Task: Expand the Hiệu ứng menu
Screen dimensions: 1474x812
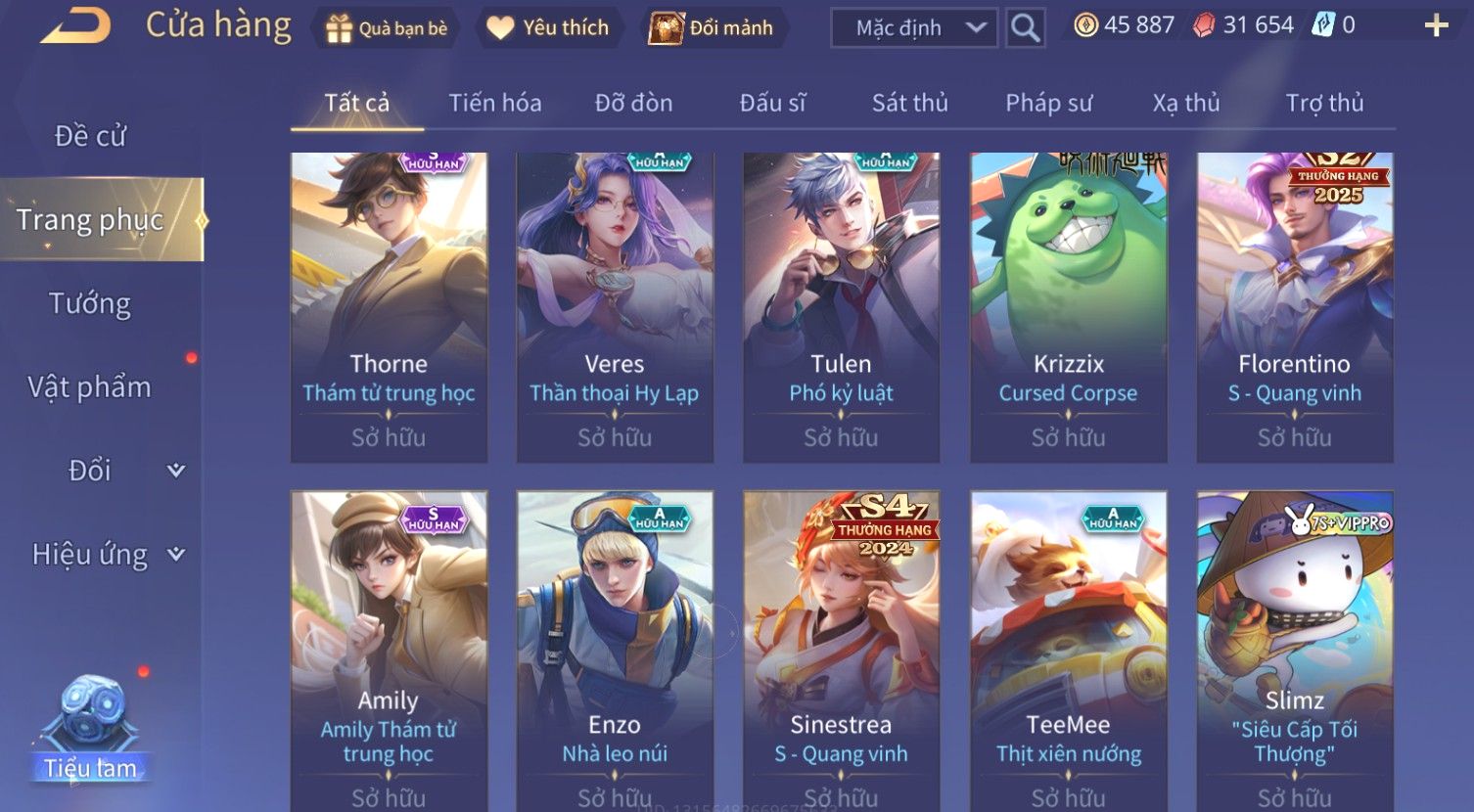Action: tap(108, 555)
